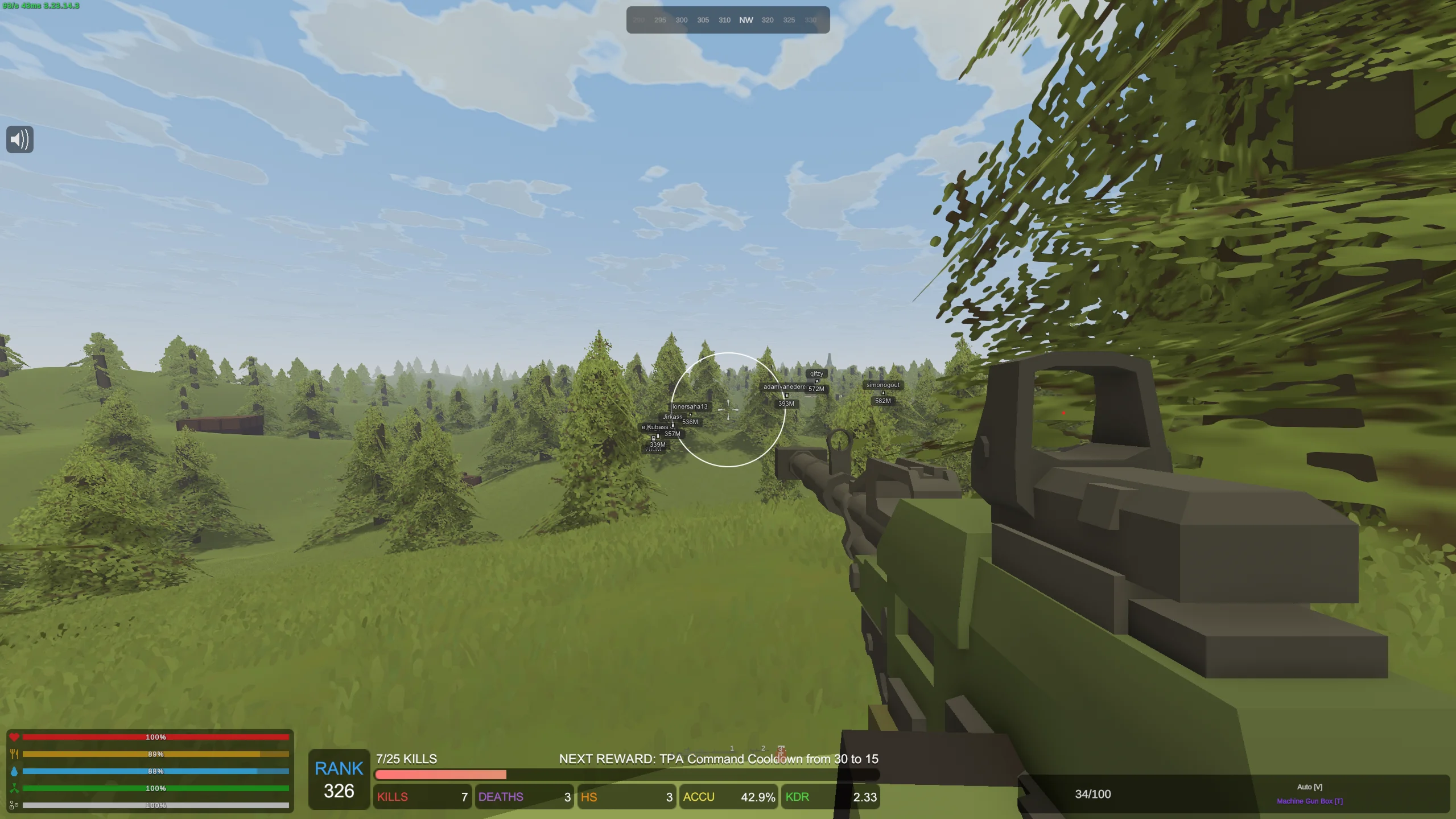Click the 7/25 kills progress bar
The width and height of the screenshot is (1456, 819).
click(x=441, y=774)
